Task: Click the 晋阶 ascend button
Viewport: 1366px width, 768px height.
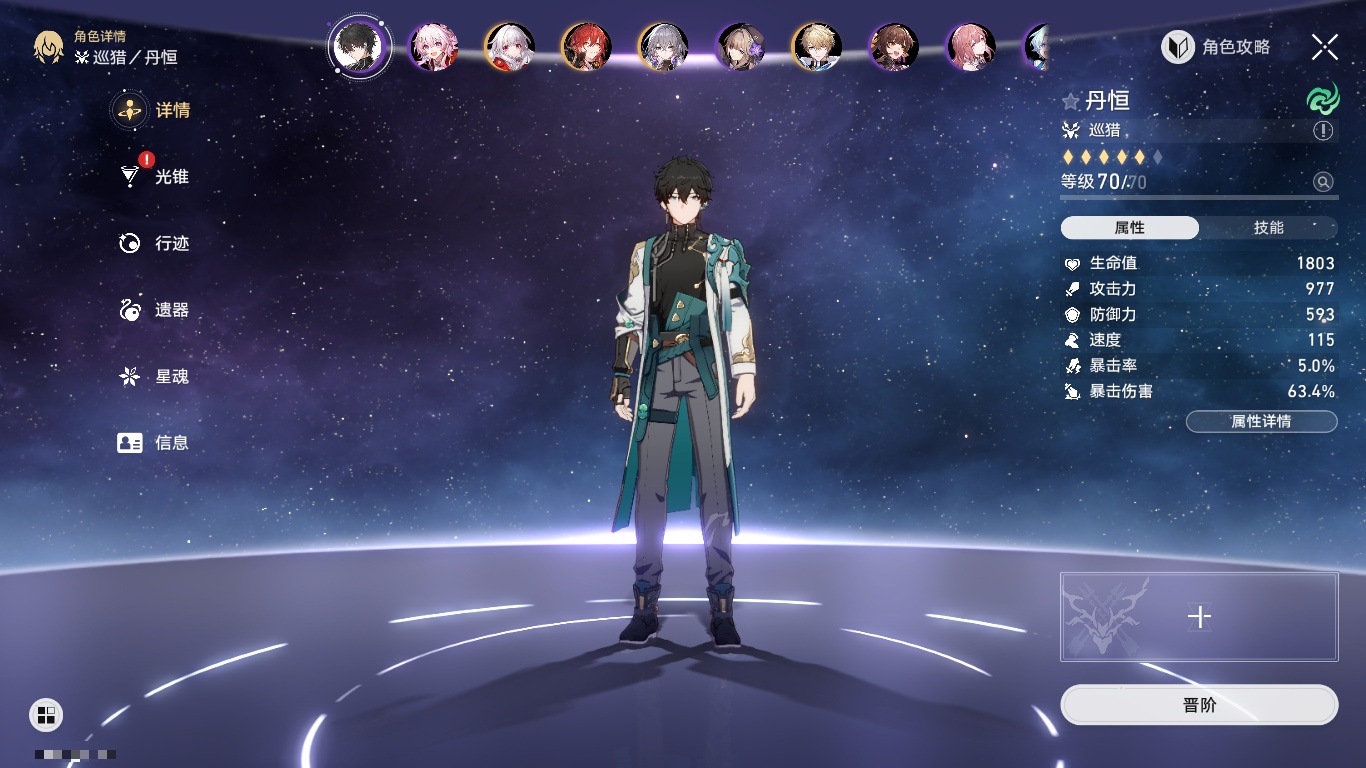Action: (x=1199, y=705)
